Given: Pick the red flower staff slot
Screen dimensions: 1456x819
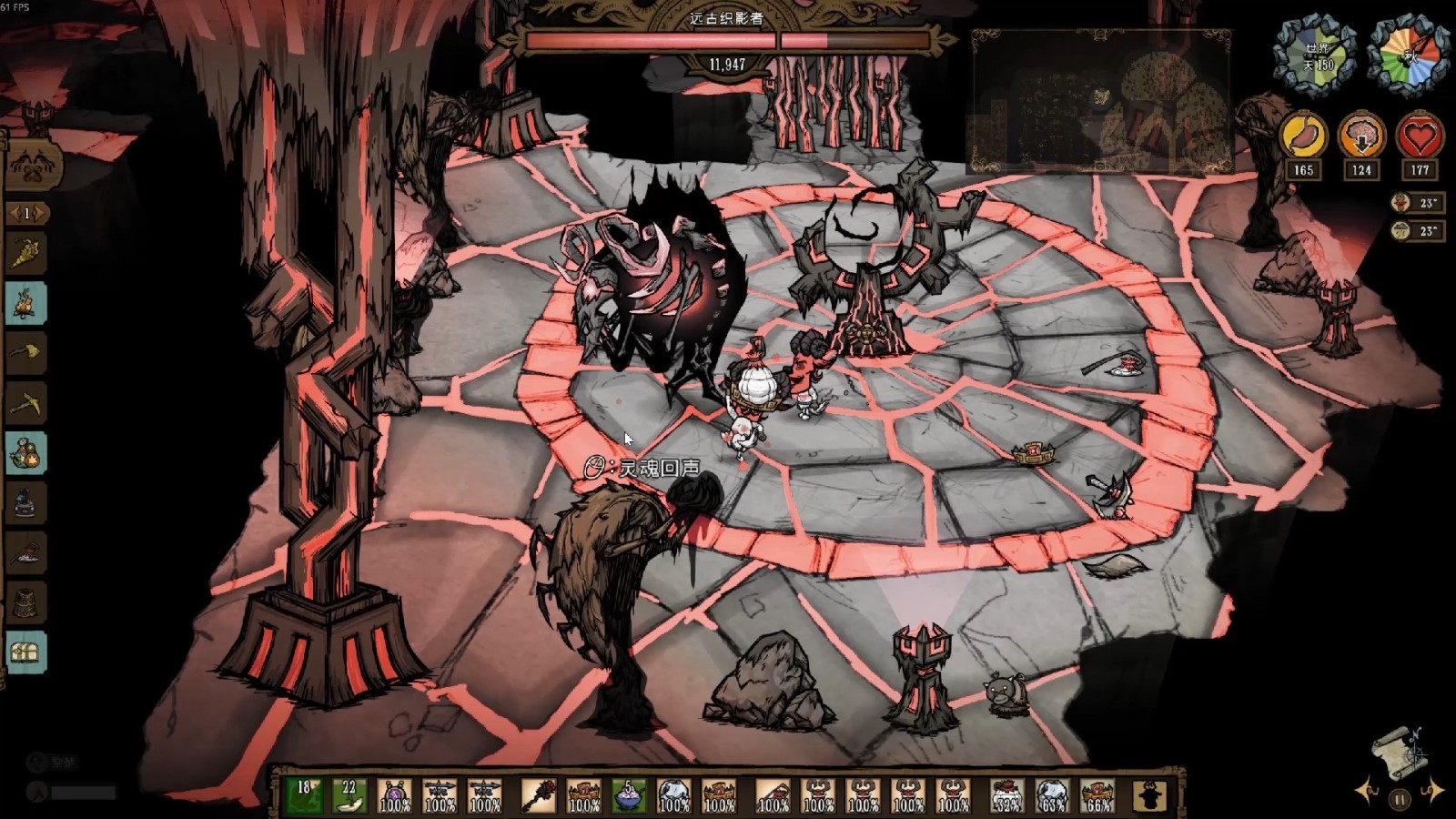Looking at the screenshot, I should (x=538, y=795).
